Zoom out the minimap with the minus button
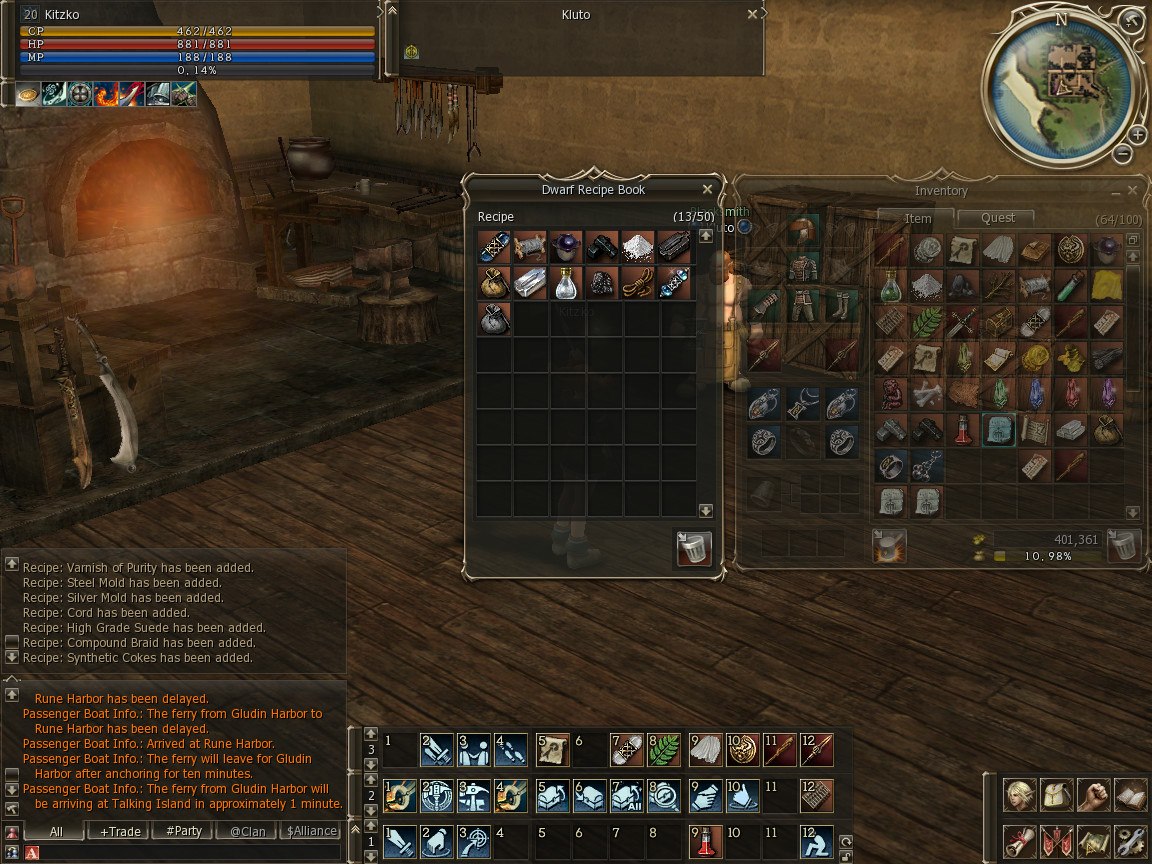This screenshot has width=1152, height=864. [1122, 153]
